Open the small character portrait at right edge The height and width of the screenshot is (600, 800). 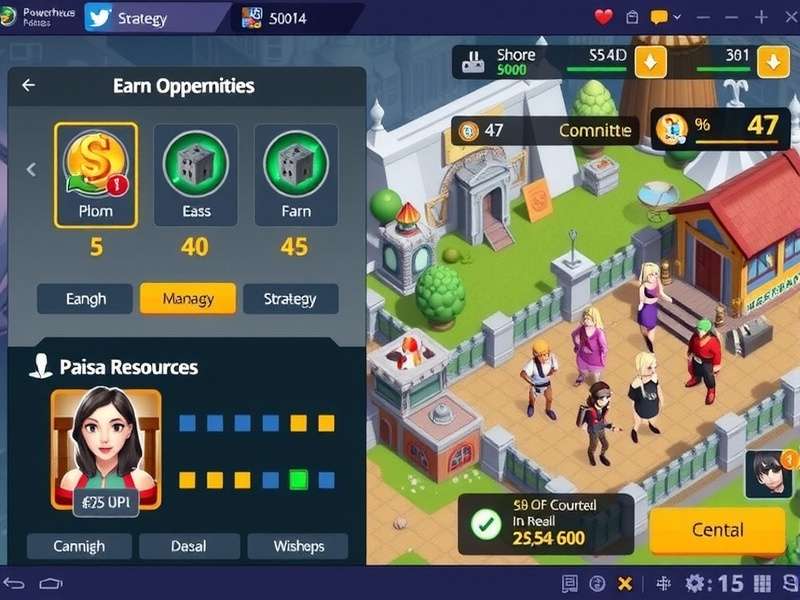(769, 474)
